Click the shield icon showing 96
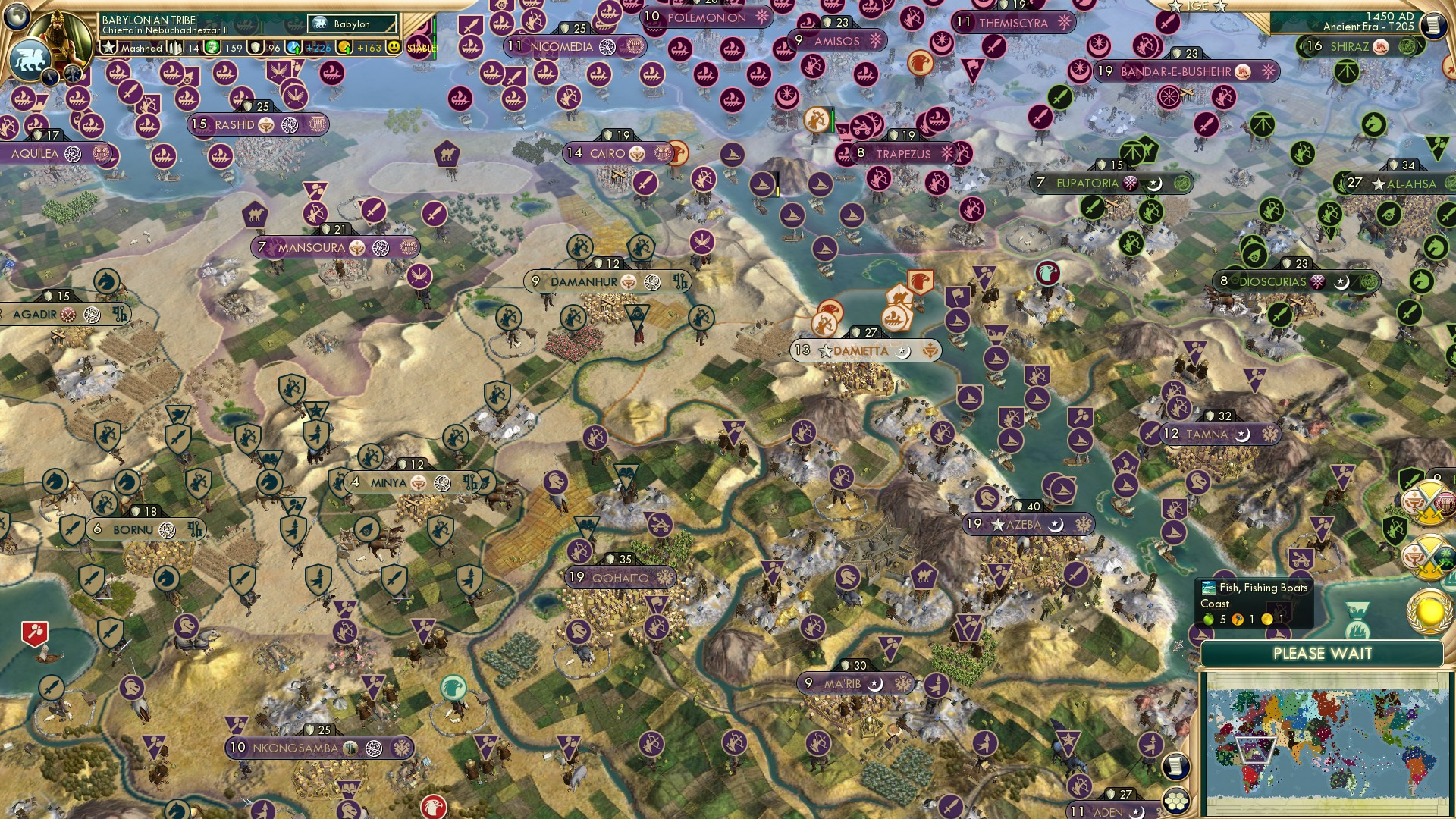 coord(256,47)
